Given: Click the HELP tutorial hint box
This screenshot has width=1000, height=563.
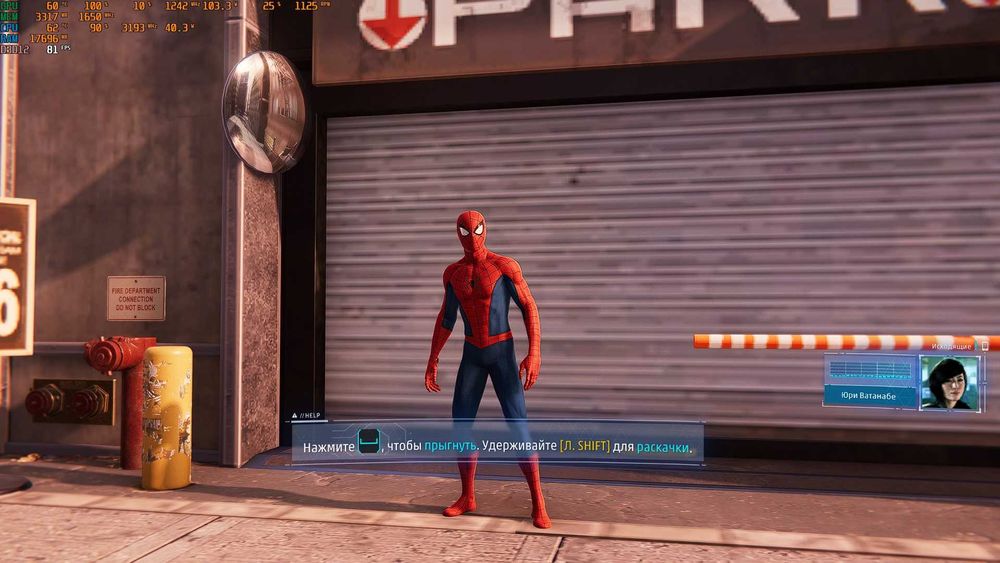Looking at the screenshot, I should pyautogui.click(x=497, y=442).
